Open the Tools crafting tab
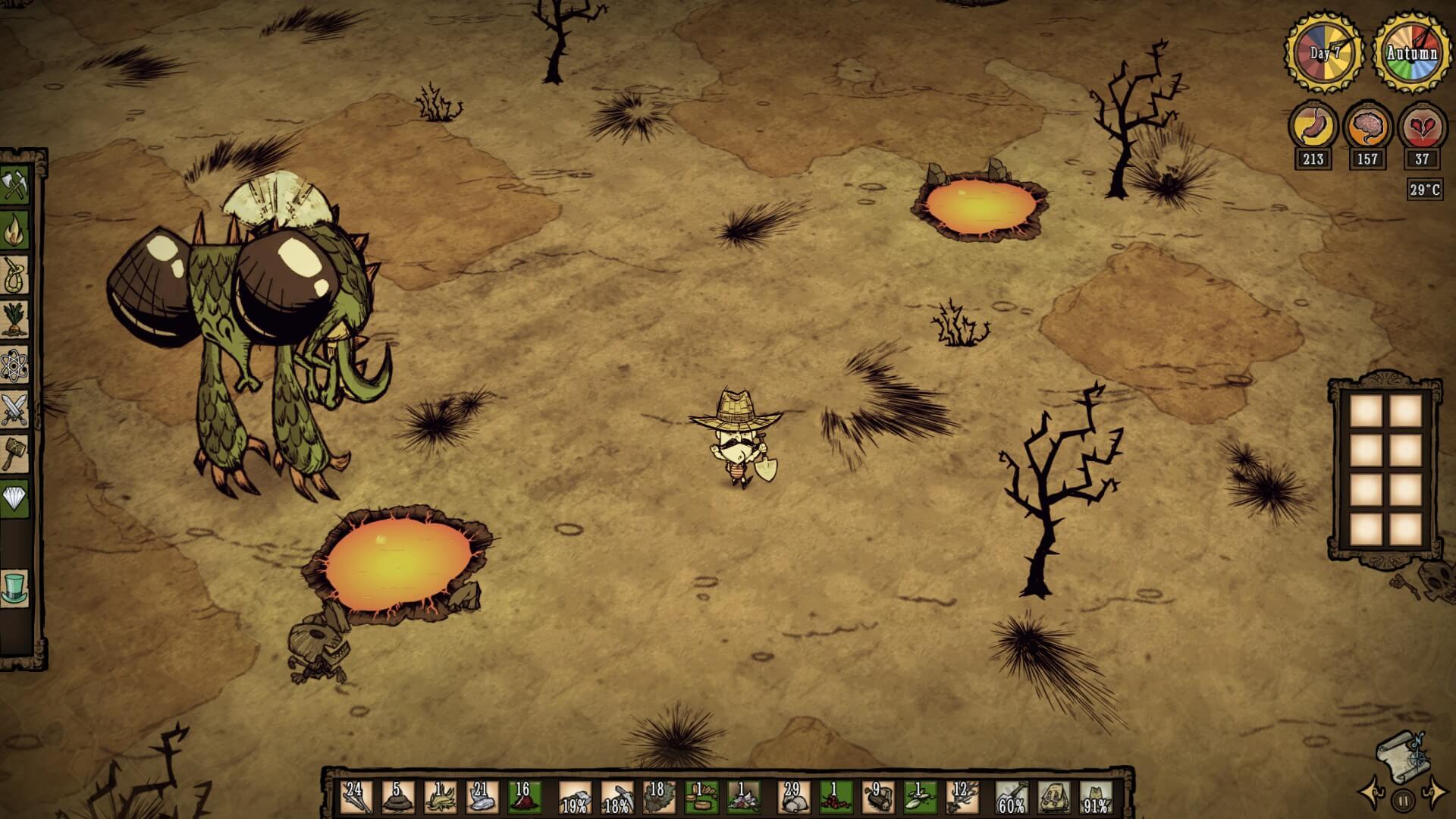The width and height of the screenshot is (1456, 819). click(x=14, y=185)
